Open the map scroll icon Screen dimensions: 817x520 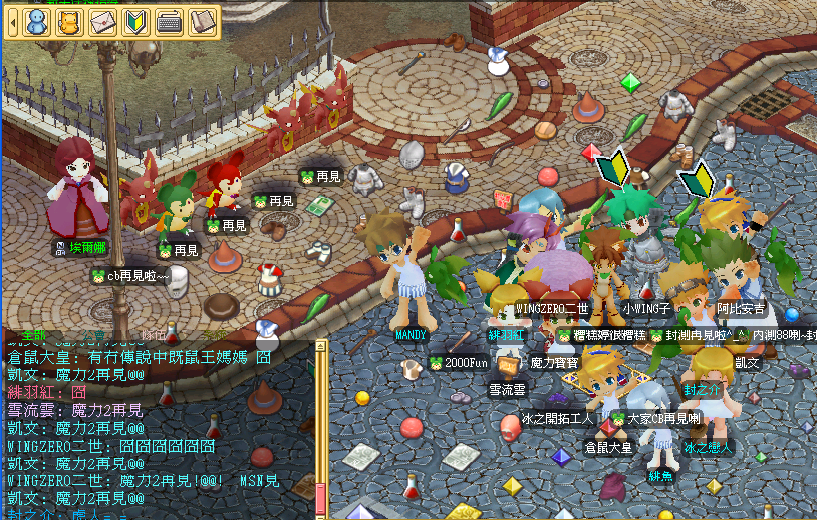202,22
